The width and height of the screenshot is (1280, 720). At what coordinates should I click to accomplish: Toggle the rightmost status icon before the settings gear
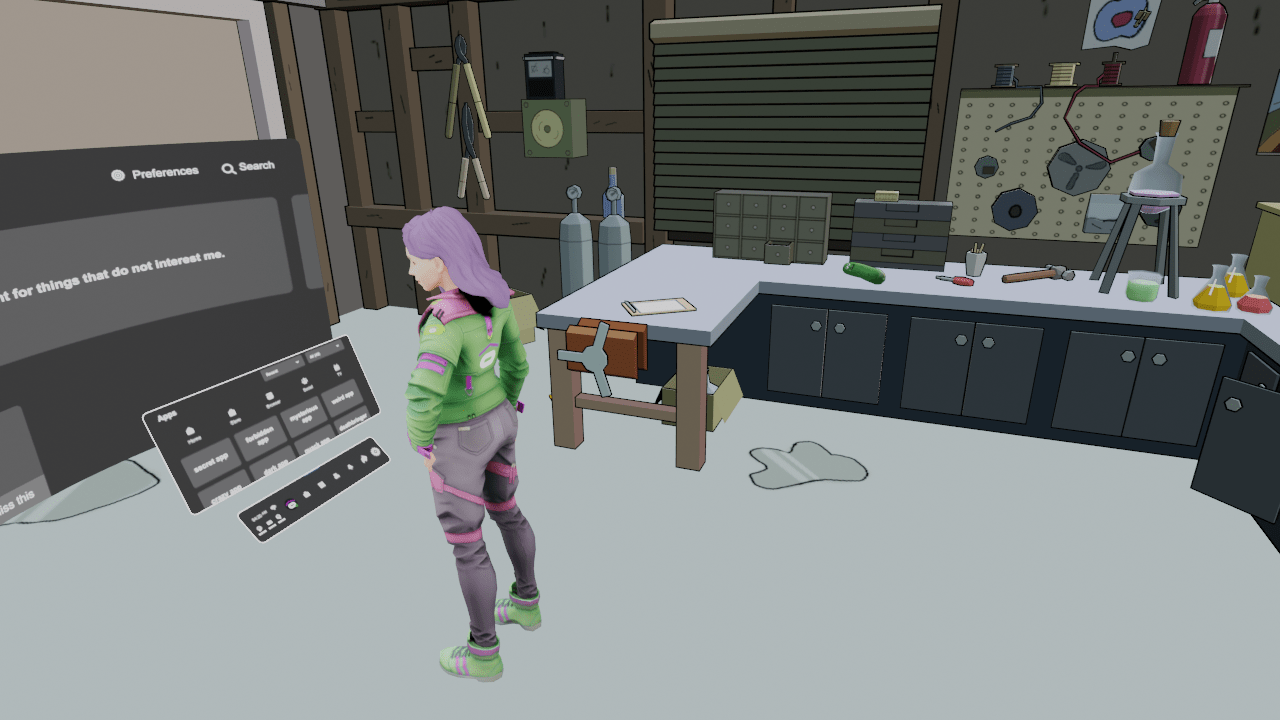coord(364,459)
